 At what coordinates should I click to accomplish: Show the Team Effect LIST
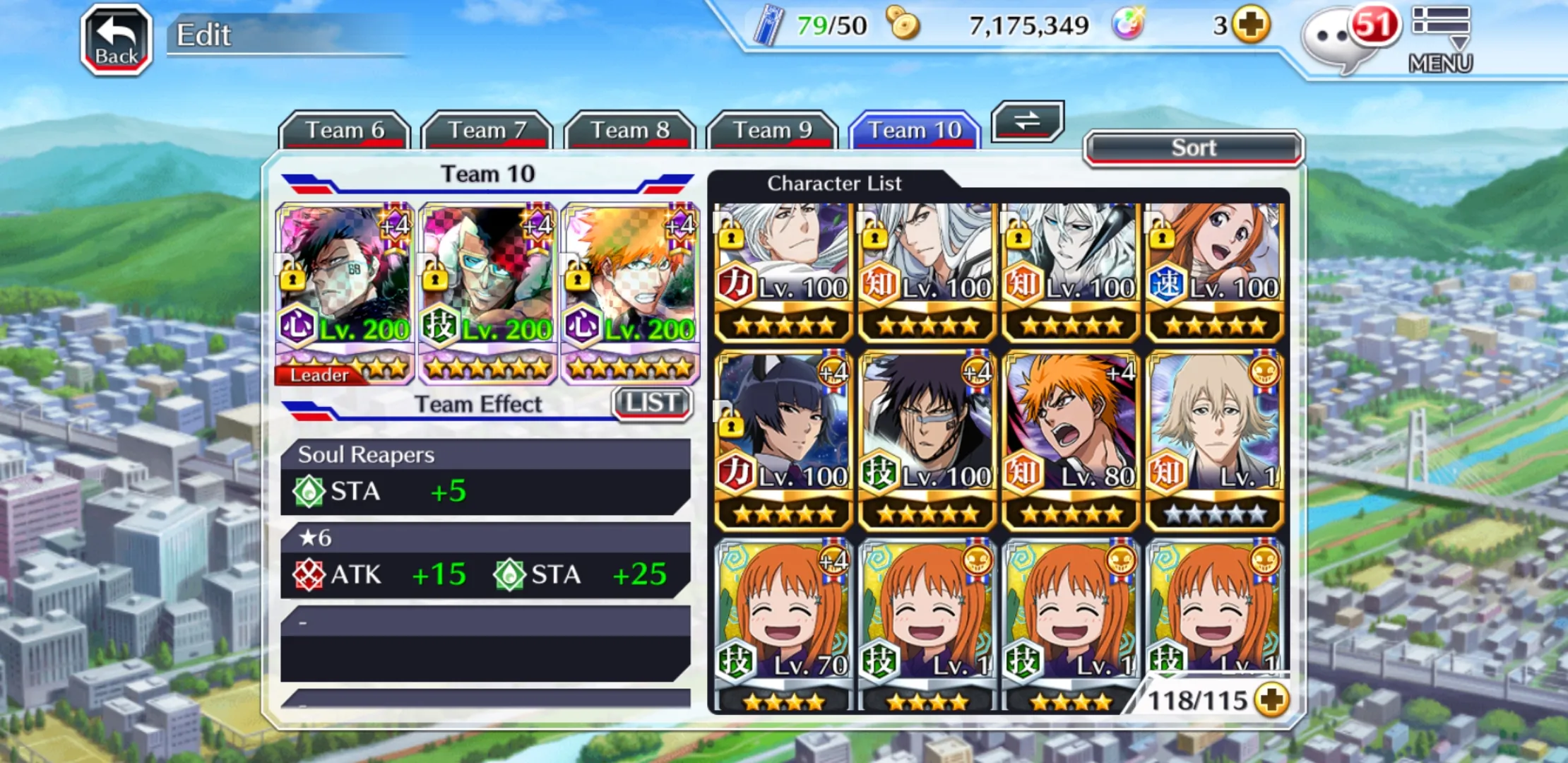tap(652, 403)
